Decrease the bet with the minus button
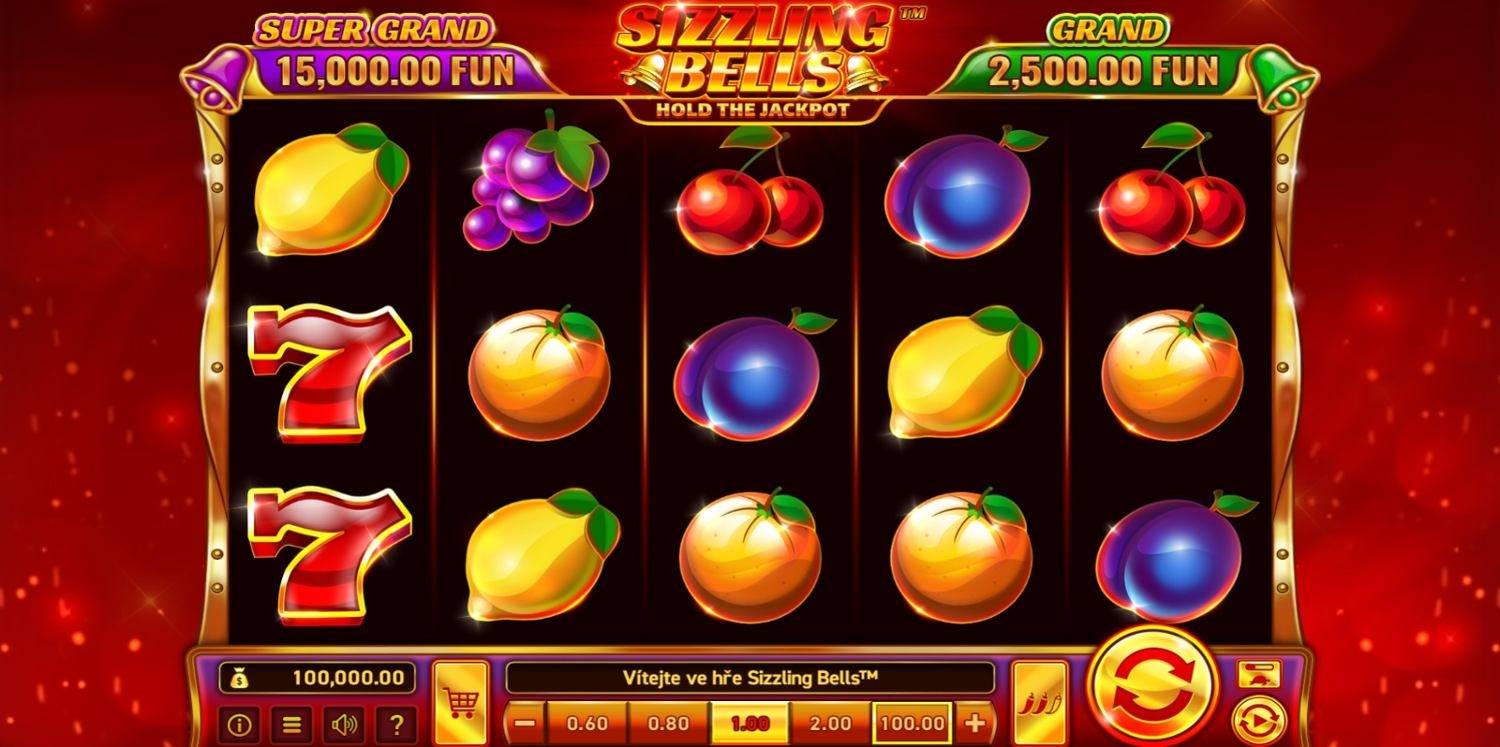Screen dimensions: 1500x747 coord(524,722)
